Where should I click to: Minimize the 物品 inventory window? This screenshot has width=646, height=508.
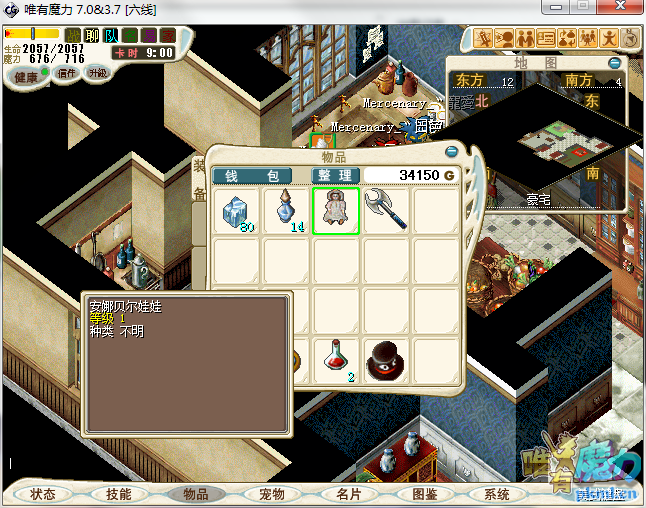[x=452, y=152]
